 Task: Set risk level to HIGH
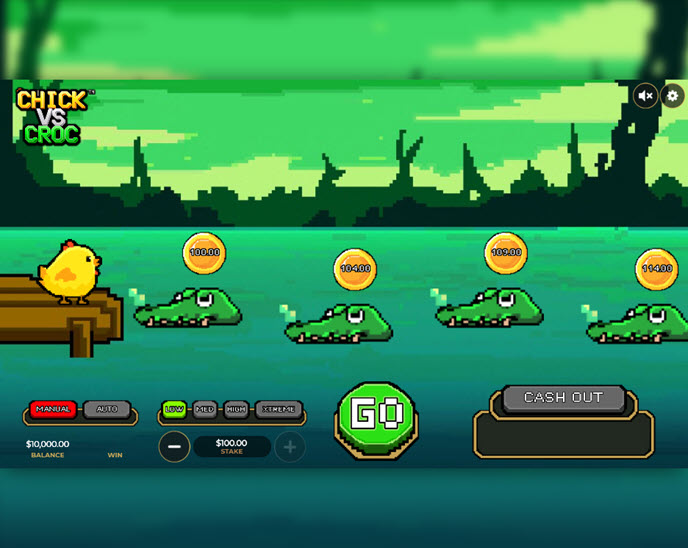click(236, 409)
